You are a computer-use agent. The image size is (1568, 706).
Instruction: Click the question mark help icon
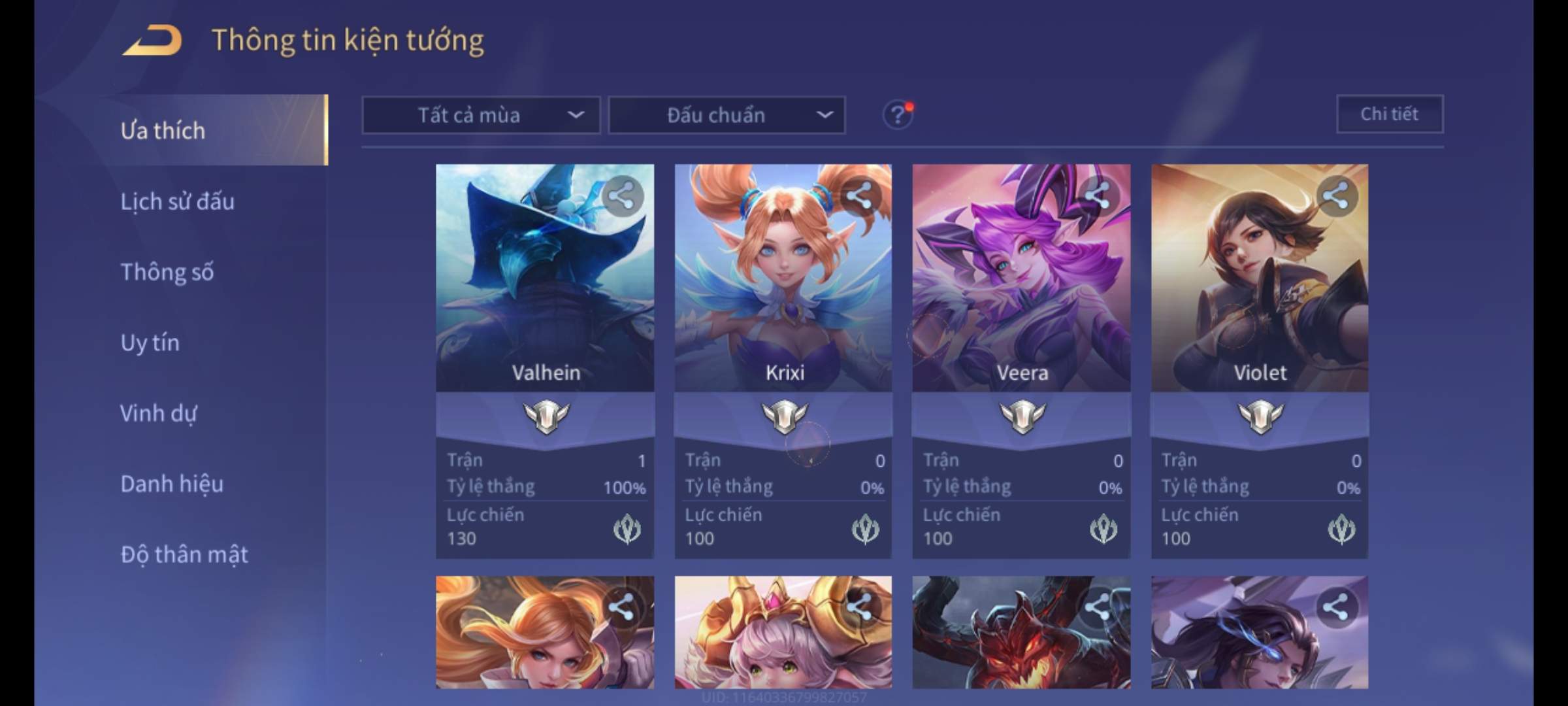[898, 116]
